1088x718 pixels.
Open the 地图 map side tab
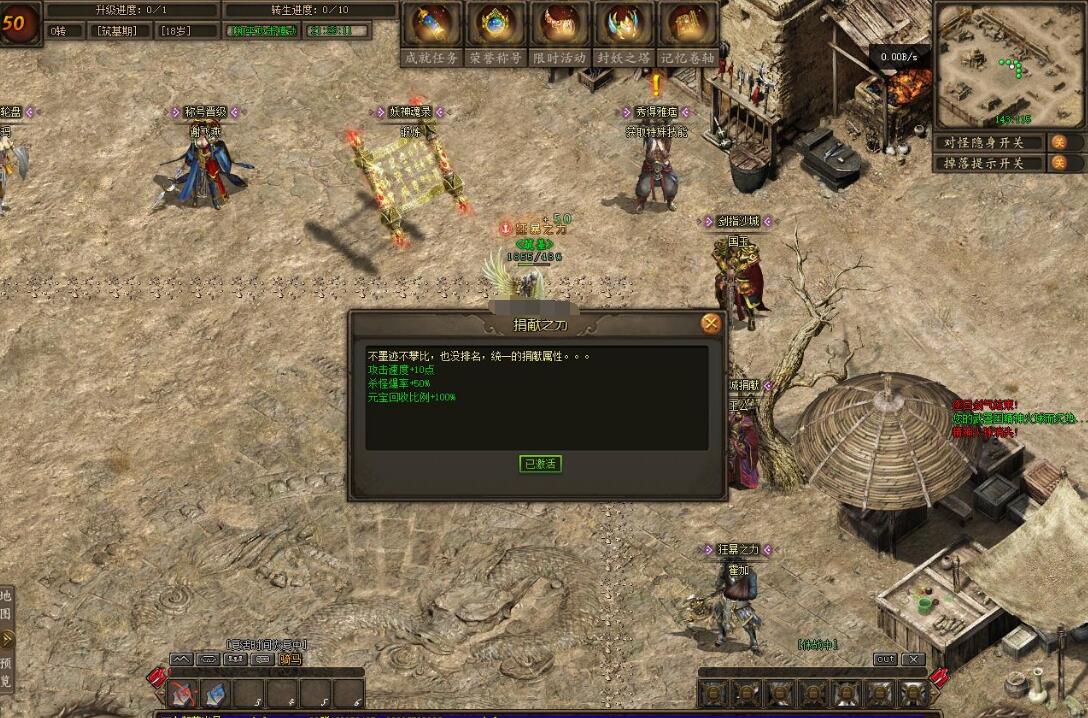pos(7,605)
